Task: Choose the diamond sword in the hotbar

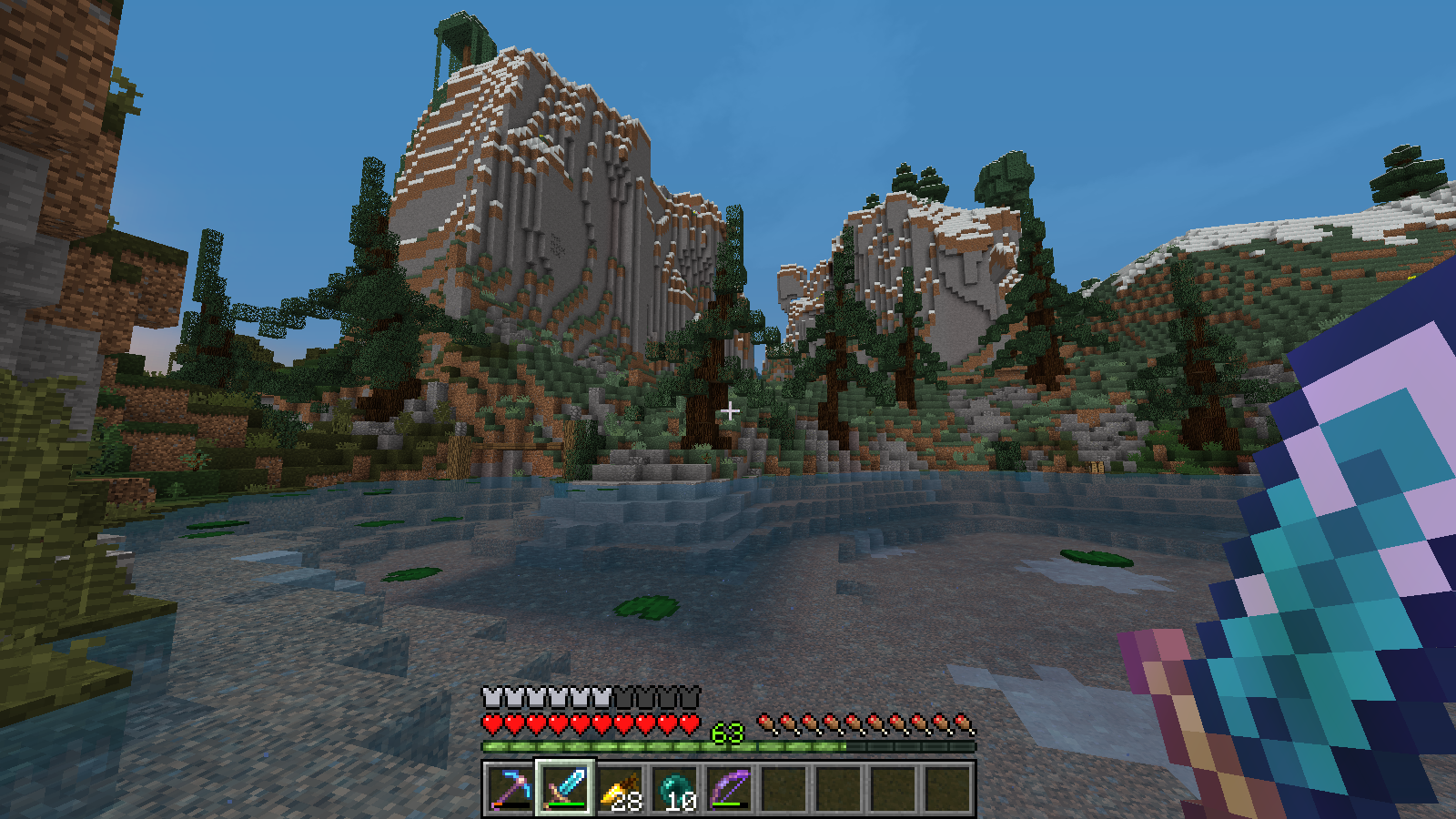Action: (x=565, y=788)
